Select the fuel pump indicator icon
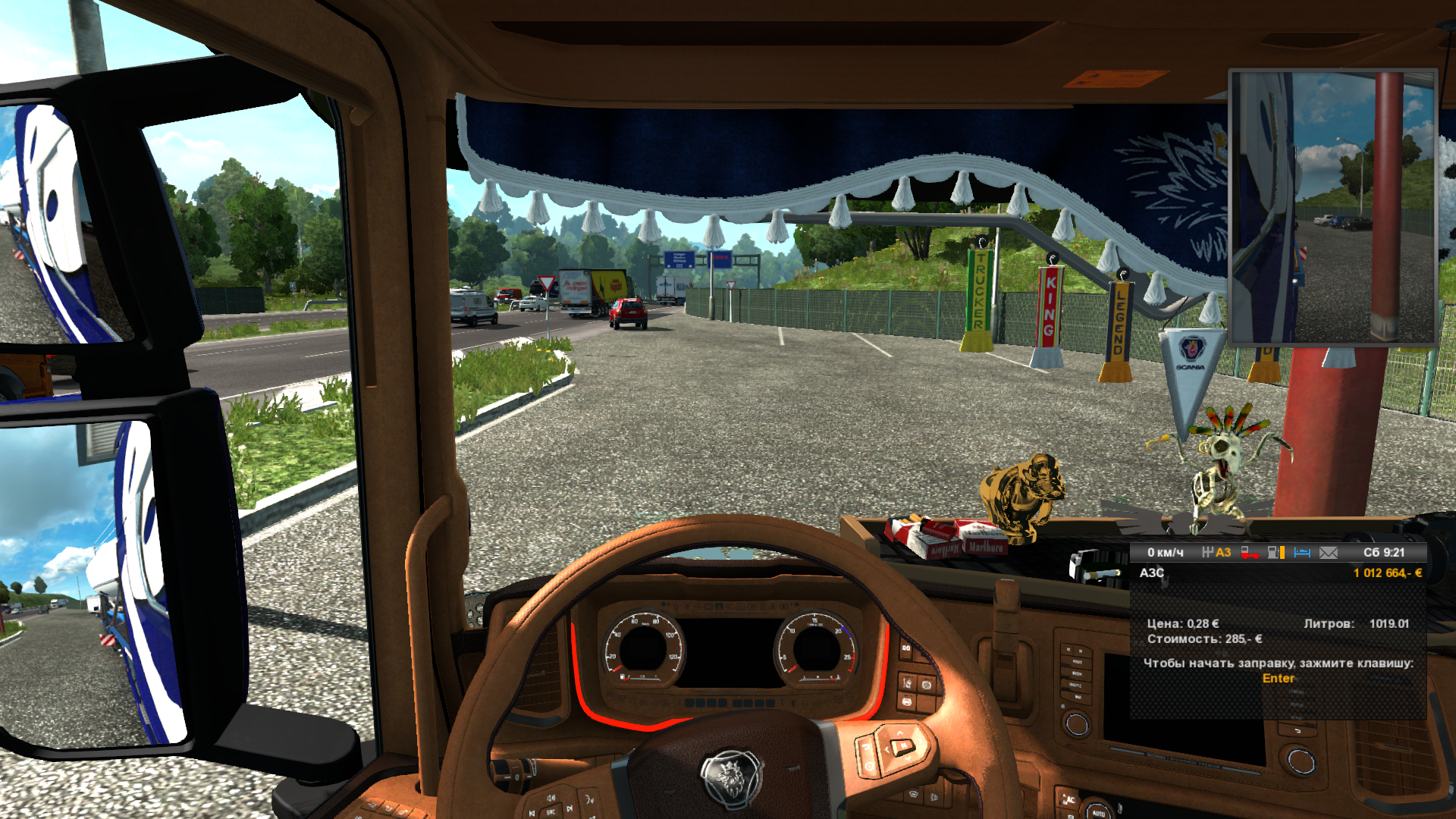1456x819 pixels. point(1276,553)
